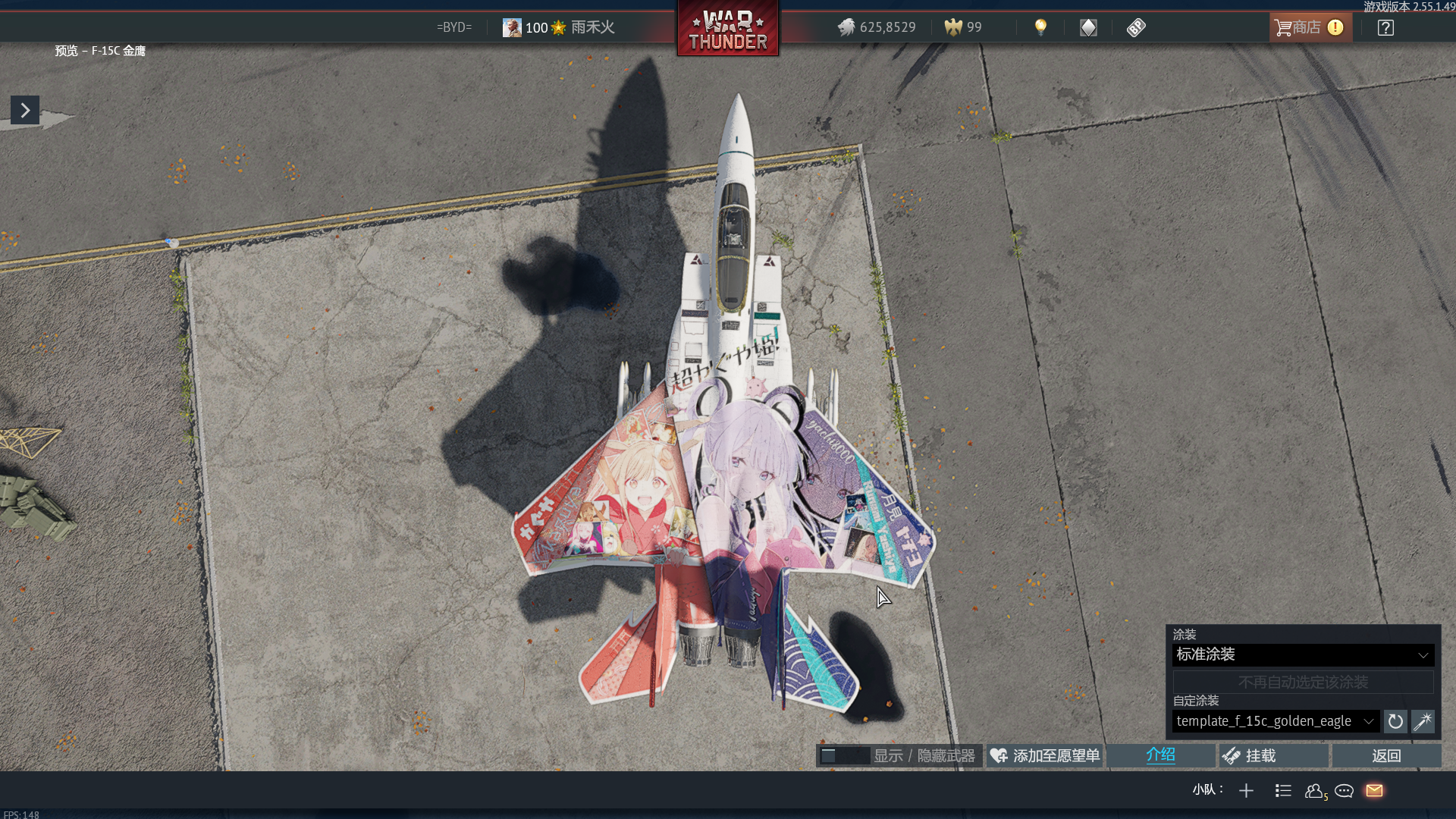
Task: Add a squad member with plus
Action: coord(1246,791)
